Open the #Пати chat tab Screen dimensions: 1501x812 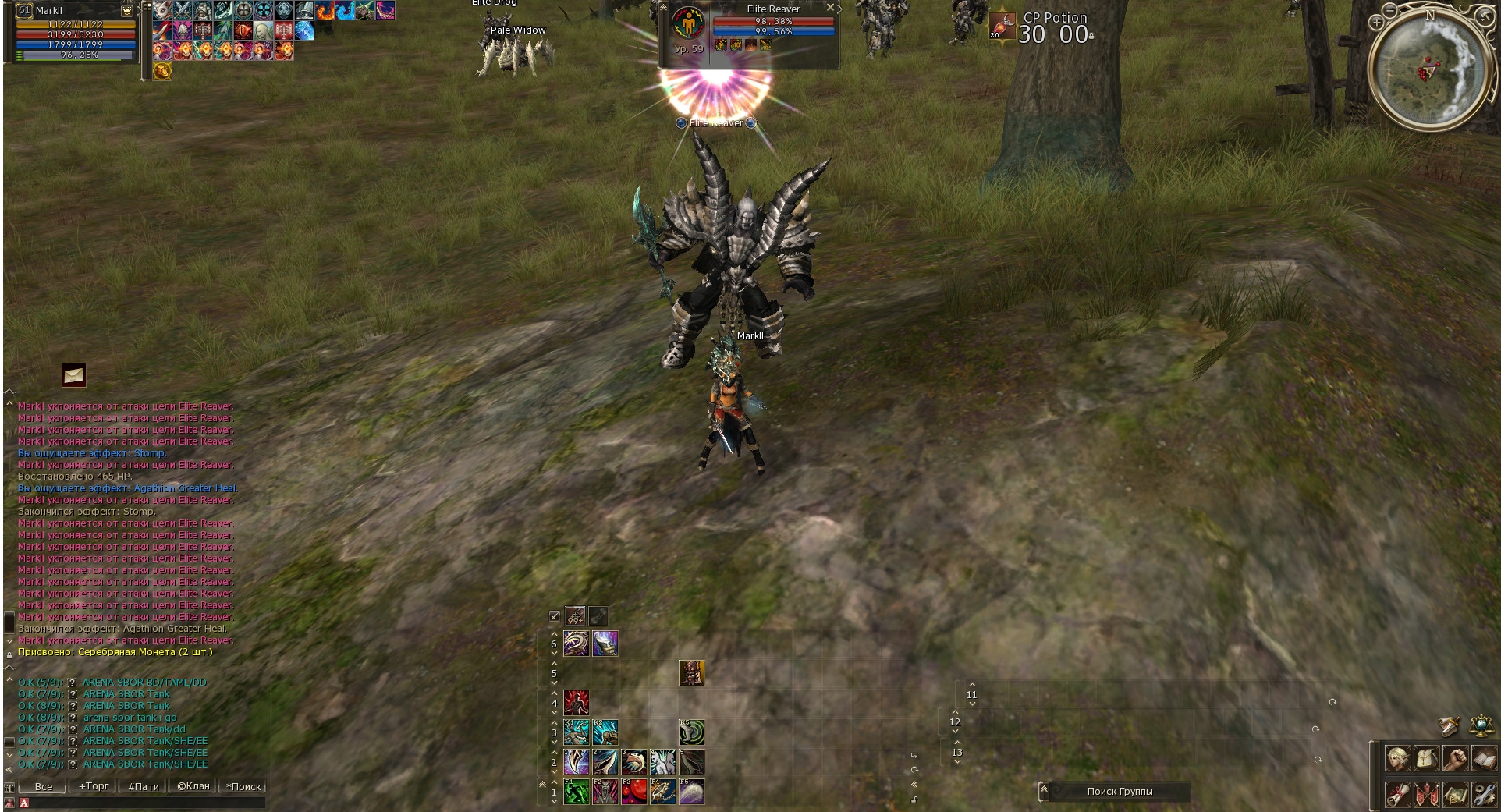pyautogui.click(x=144, y=786)
